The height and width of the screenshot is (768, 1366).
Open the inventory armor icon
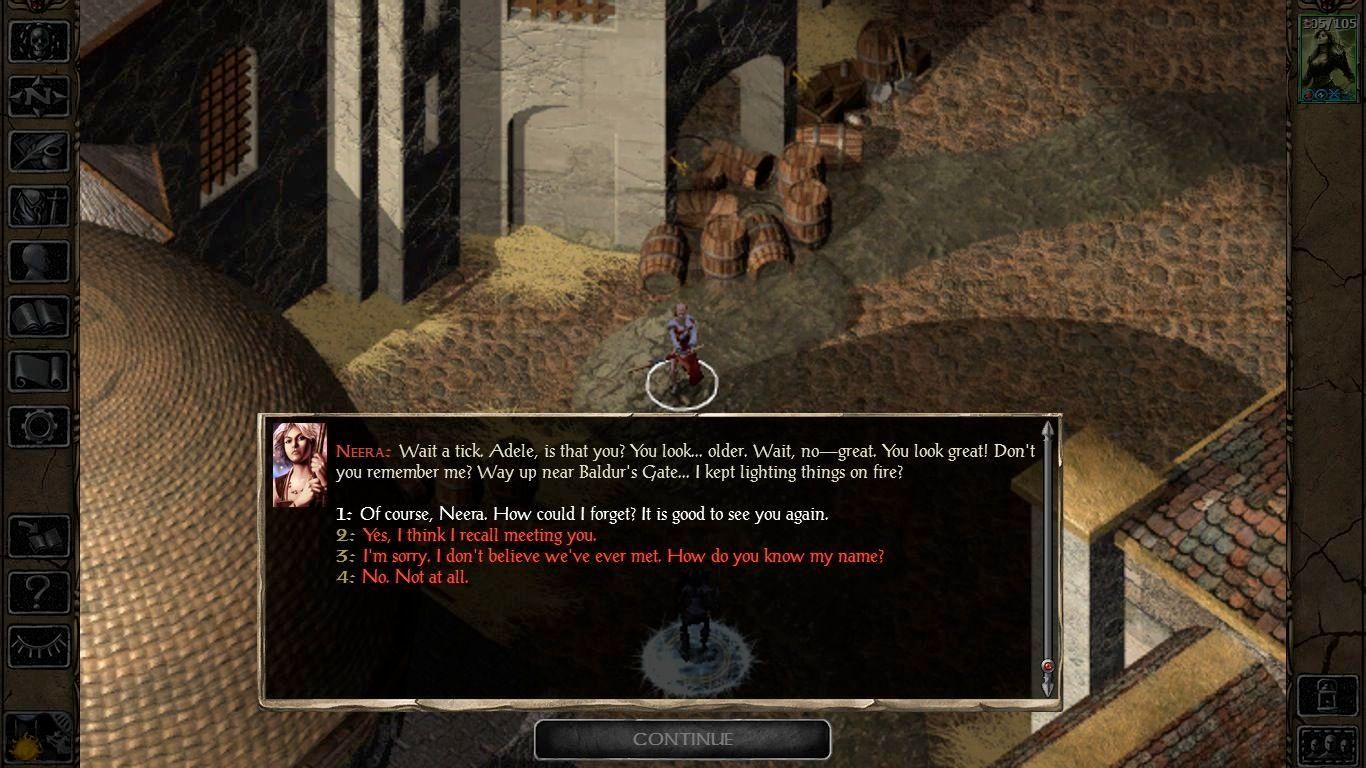39,207
